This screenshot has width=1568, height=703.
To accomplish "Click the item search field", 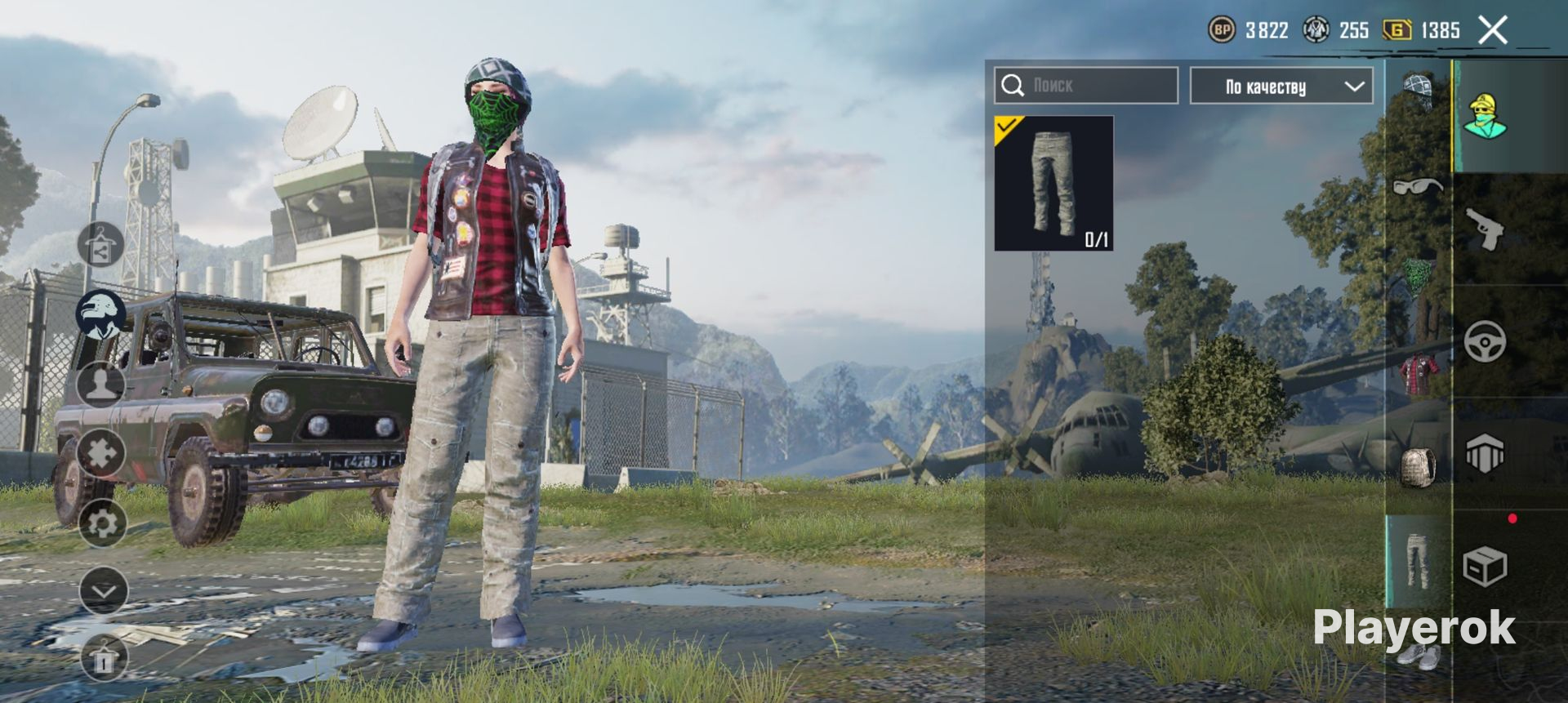I will [1086, 86].
